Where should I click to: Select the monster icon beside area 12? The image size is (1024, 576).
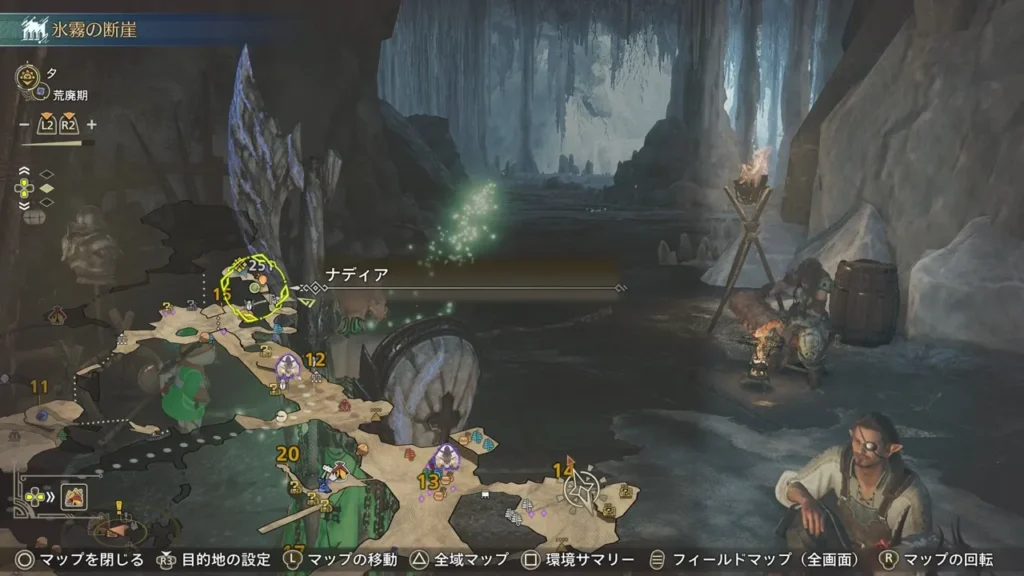tap(288, 367)
